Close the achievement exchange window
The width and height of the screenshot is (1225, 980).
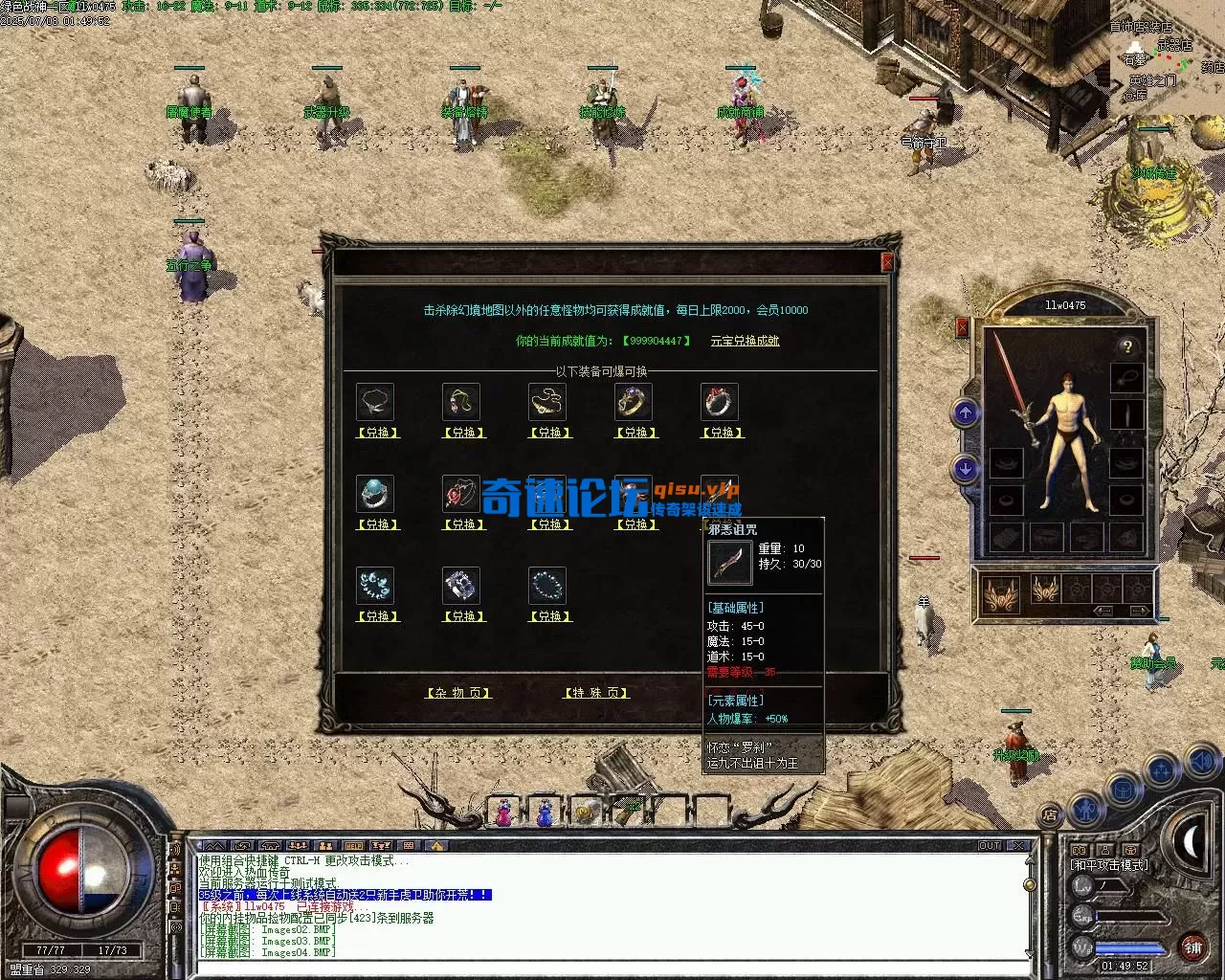887,262
